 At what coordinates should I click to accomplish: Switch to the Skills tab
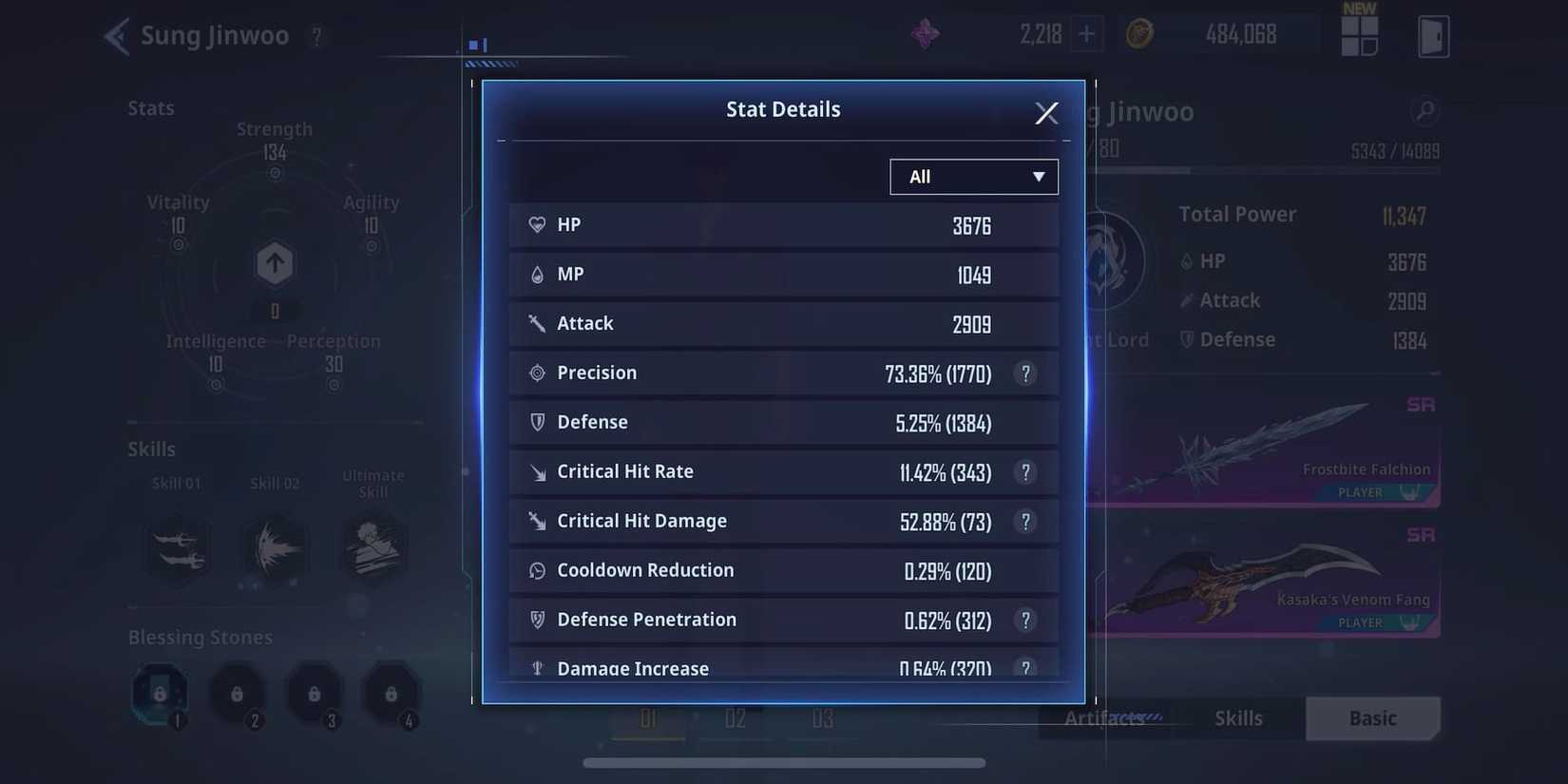click(1237, 718)
